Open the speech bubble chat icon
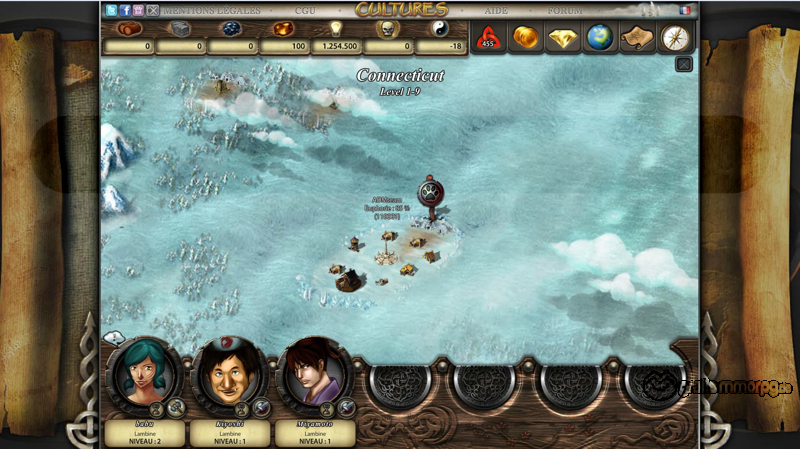Viewport: 800px width, 449px height. coord(114,338)
